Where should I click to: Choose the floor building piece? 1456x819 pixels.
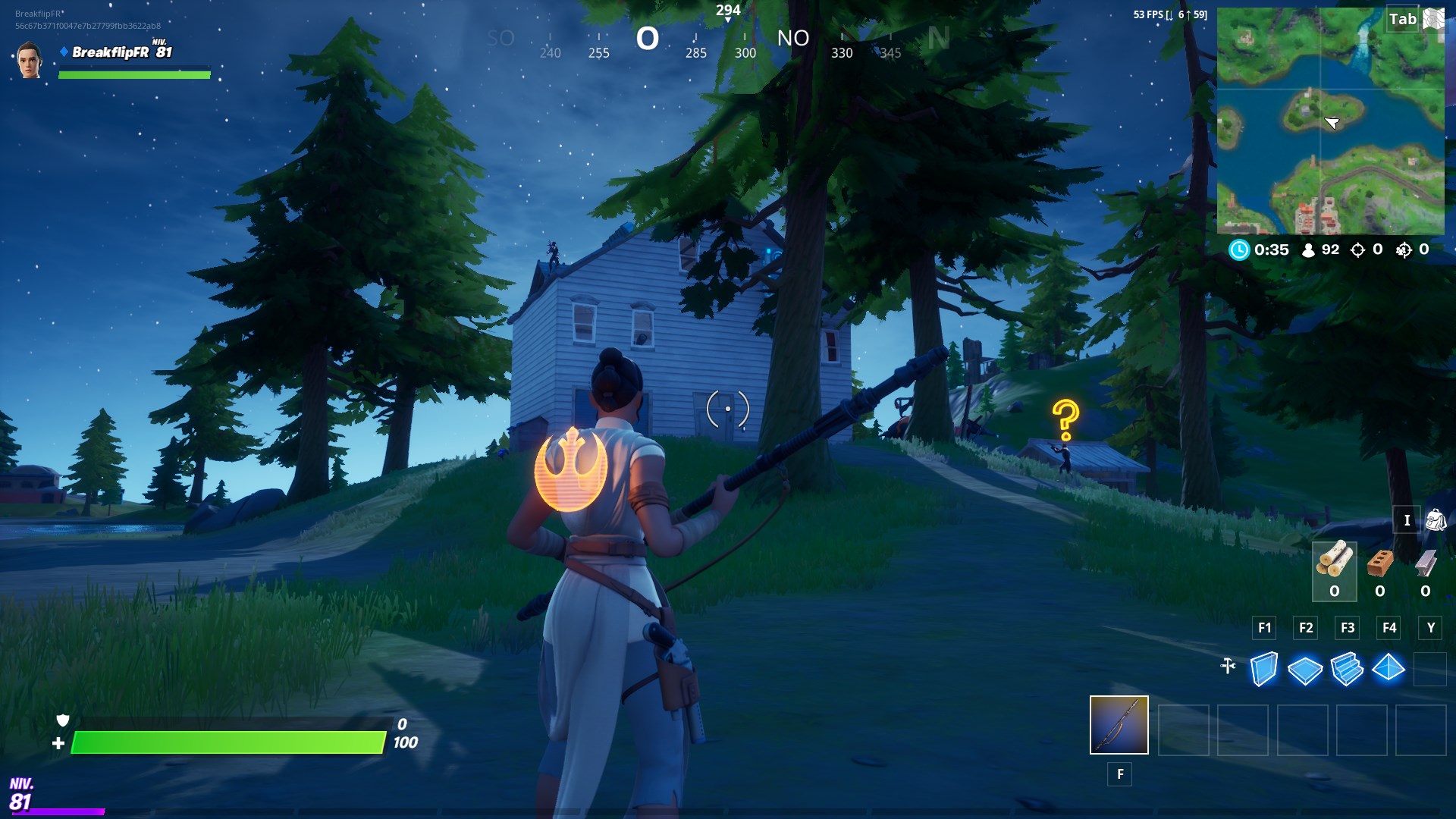(x=1305, y=670)
